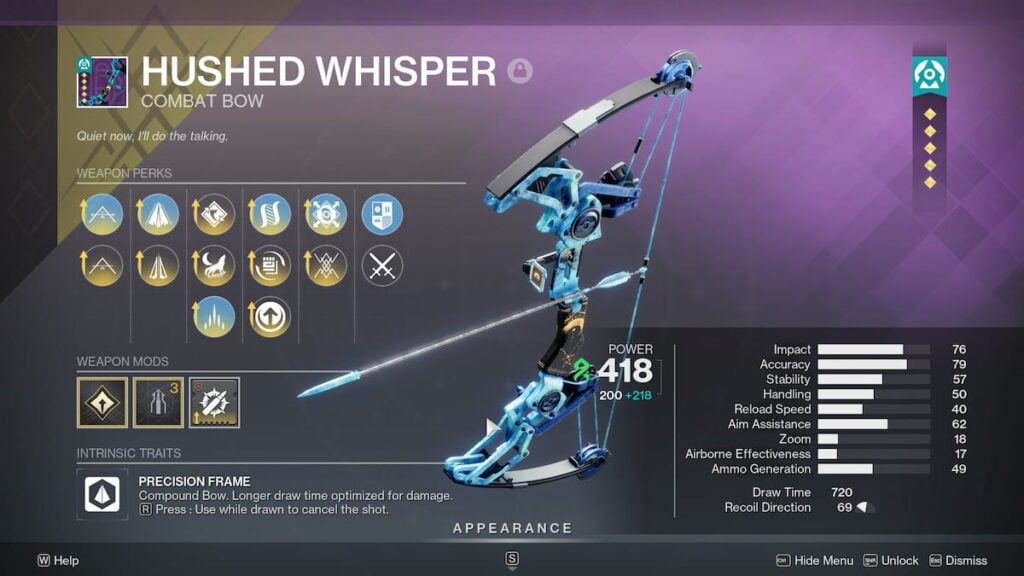Select the curved S-shaped pillars perk
Viewport: 1024px width, 576px height.
point(270,214)
